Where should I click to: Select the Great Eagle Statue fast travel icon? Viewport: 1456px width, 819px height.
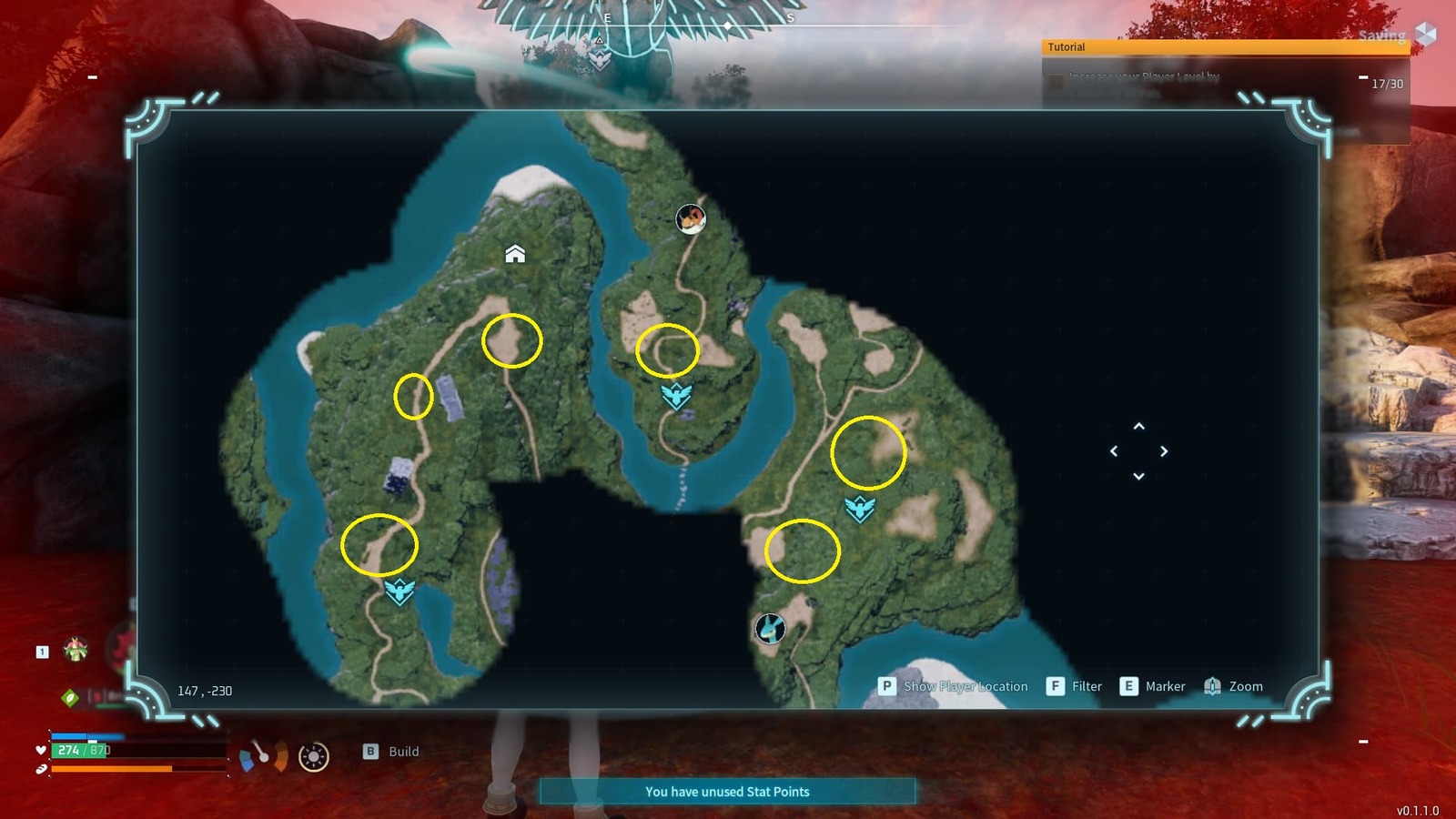pyautogui.click(x=674, y=395)
